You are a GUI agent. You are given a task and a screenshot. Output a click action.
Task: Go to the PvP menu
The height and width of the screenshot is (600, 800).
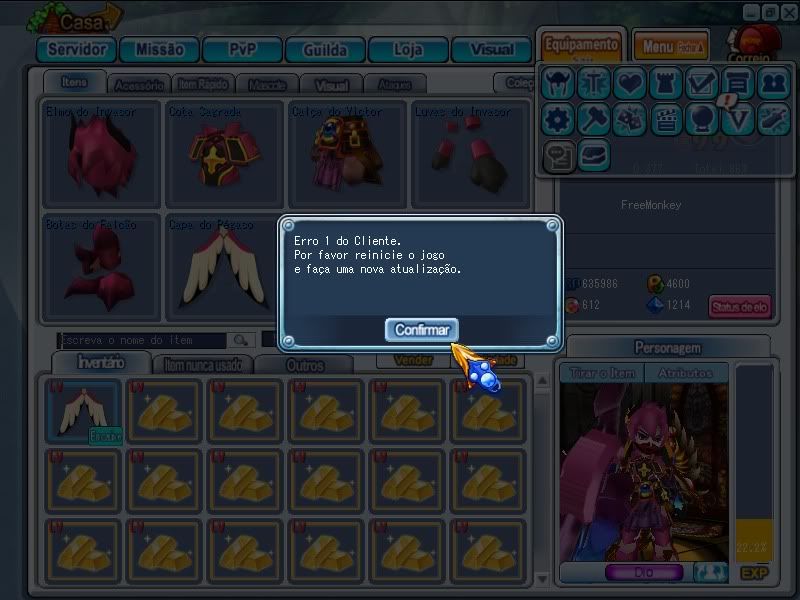(x=242, y=49)
